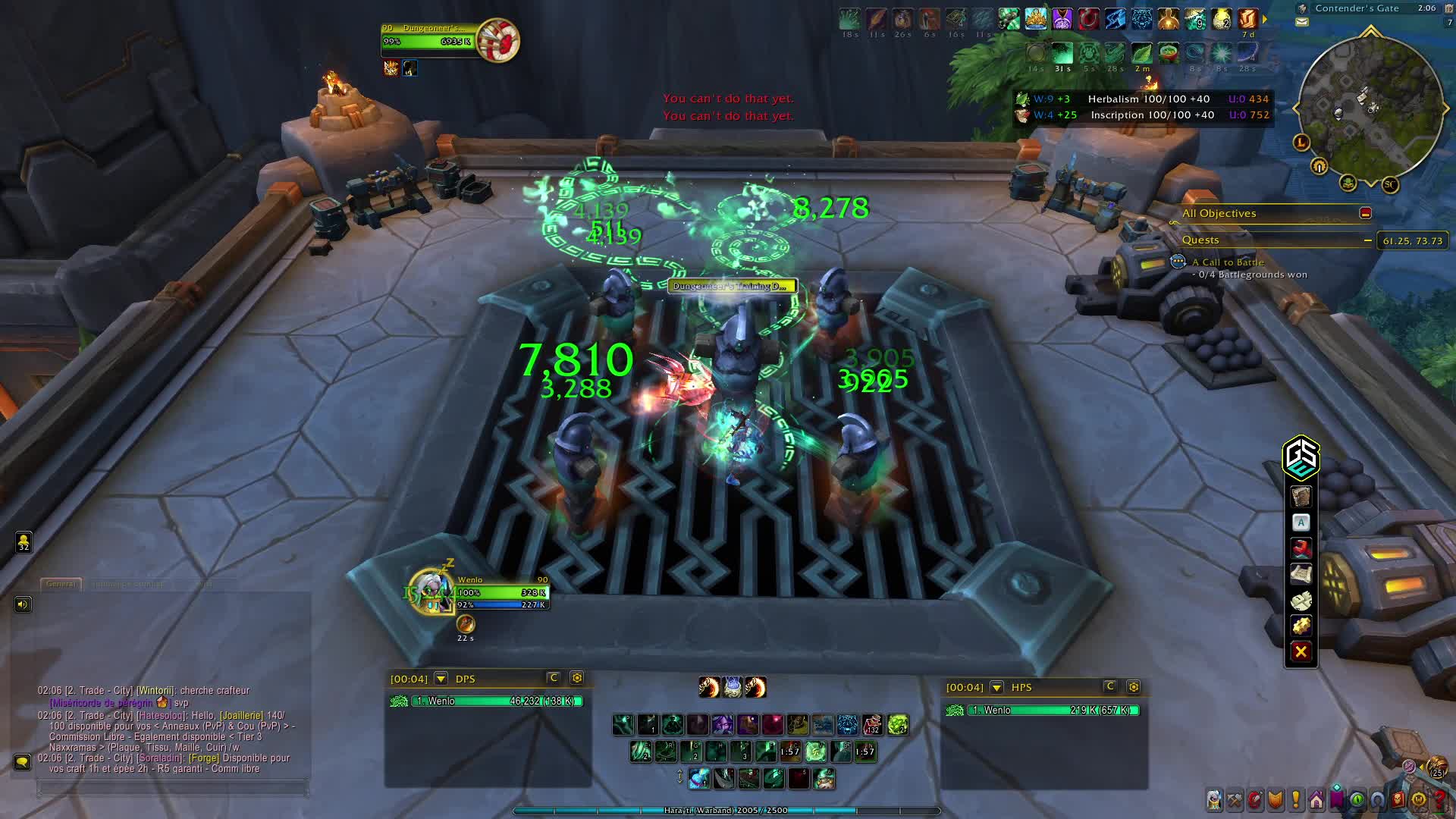The height and width of the screenshot is (819, 1456).
Task: Open the minimap
Action: pyautogui.click(x=1371, y=108)
